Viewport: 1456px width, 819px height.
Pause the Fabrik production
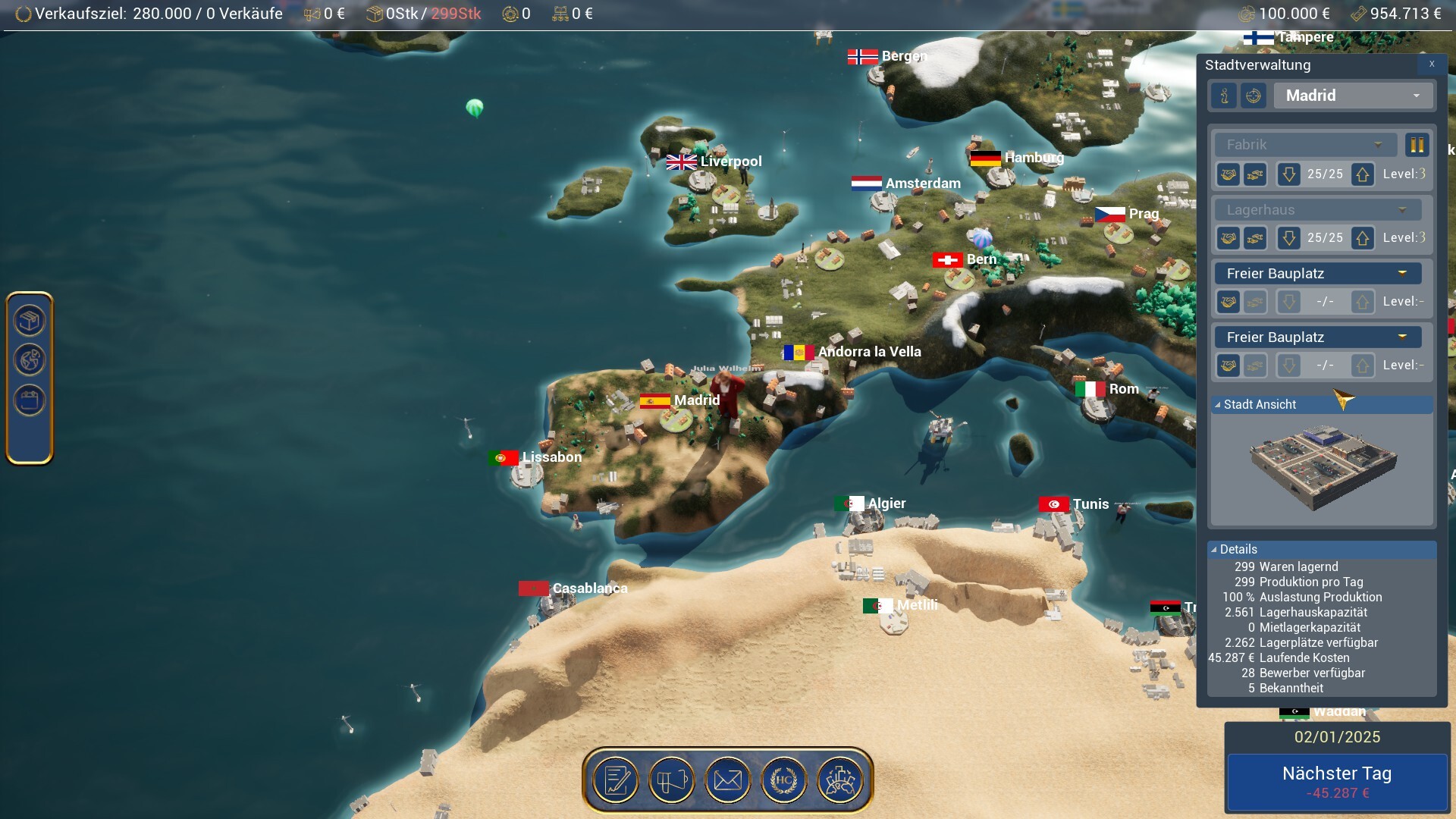click(x=1417, y=145)
